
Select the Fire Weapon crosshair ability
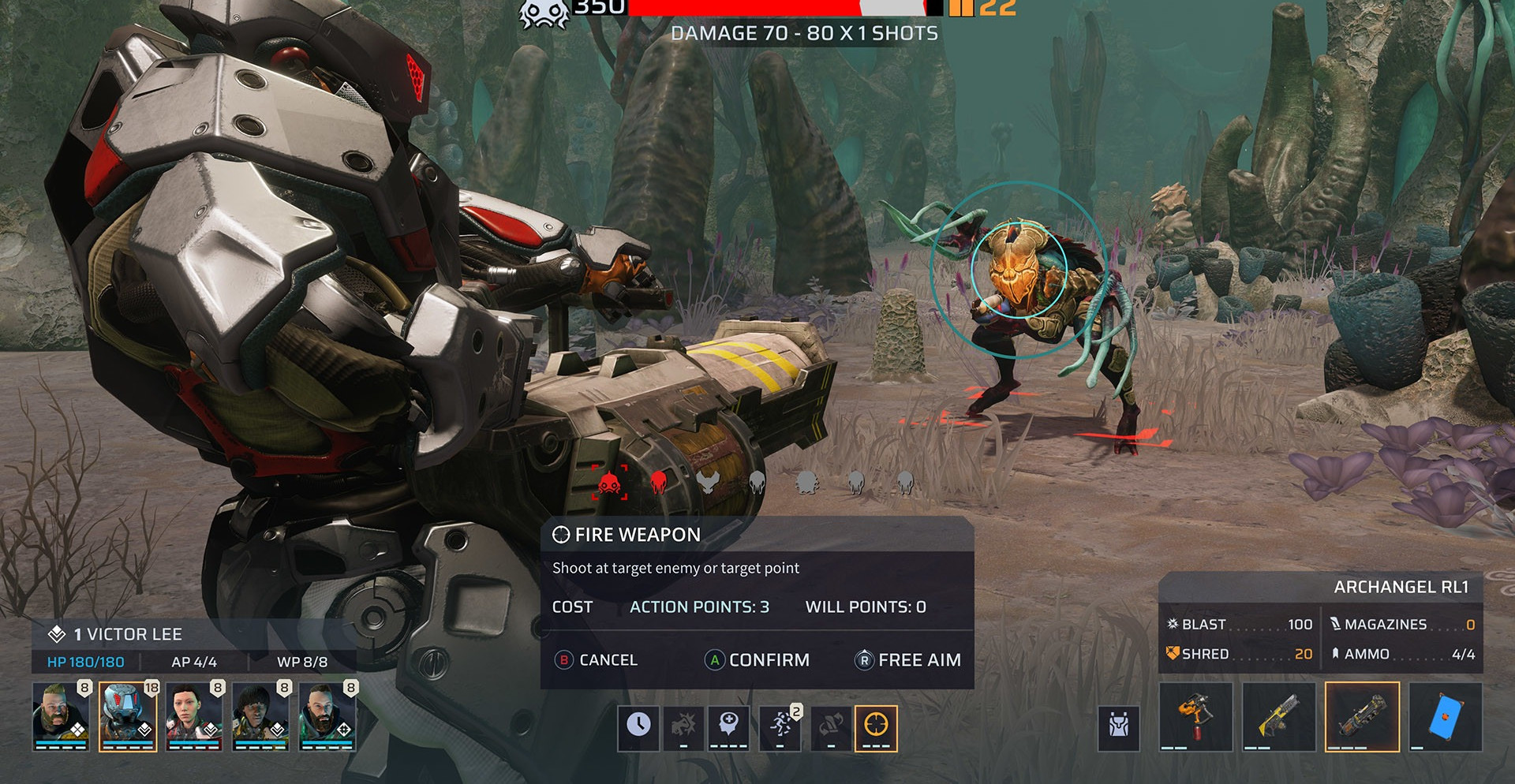point(876,726)
